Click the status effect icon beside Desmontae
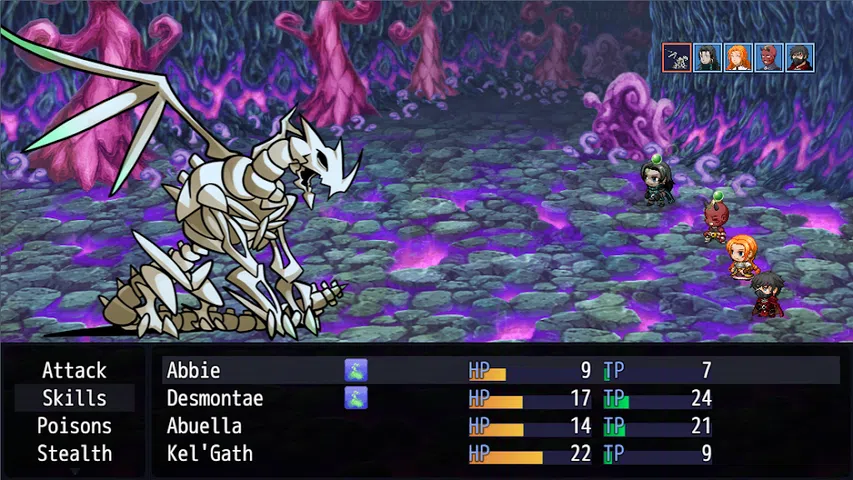This screenshot has width=853, height=480. click(356, 398)
